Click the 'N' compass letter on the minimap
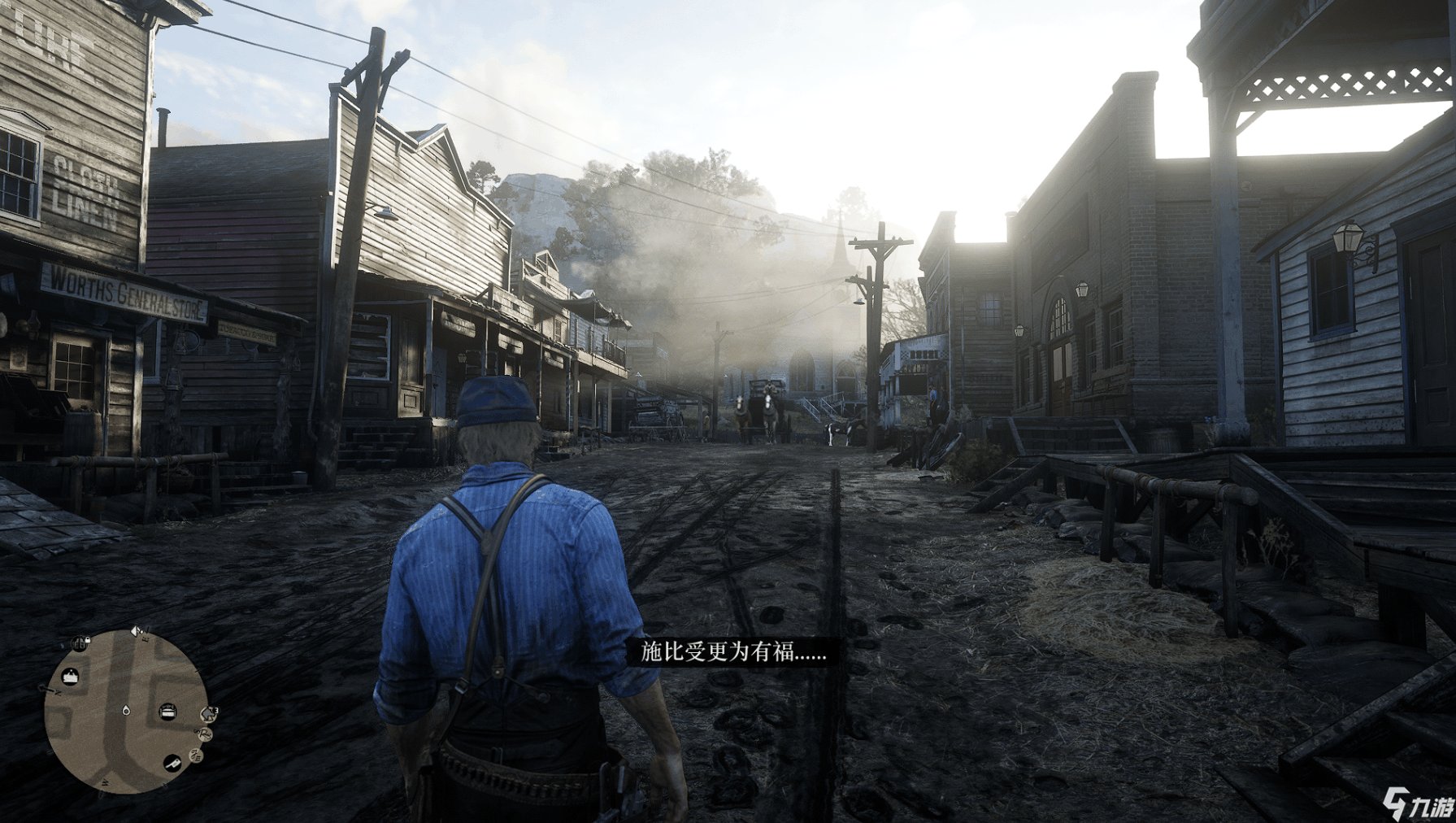 click(57, 693)
